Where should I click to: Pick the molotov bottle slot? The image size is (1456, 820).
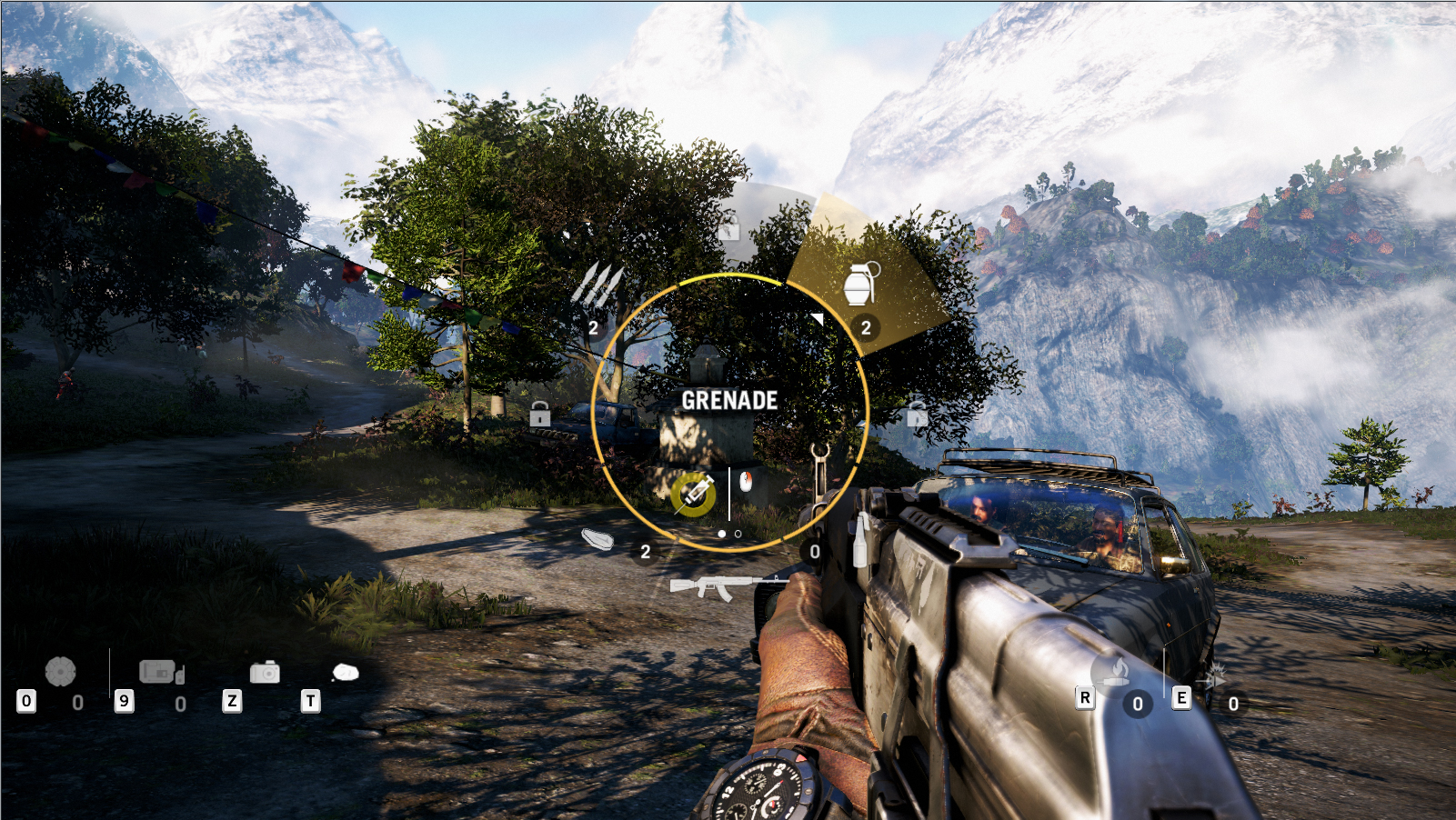pos(859,545)
